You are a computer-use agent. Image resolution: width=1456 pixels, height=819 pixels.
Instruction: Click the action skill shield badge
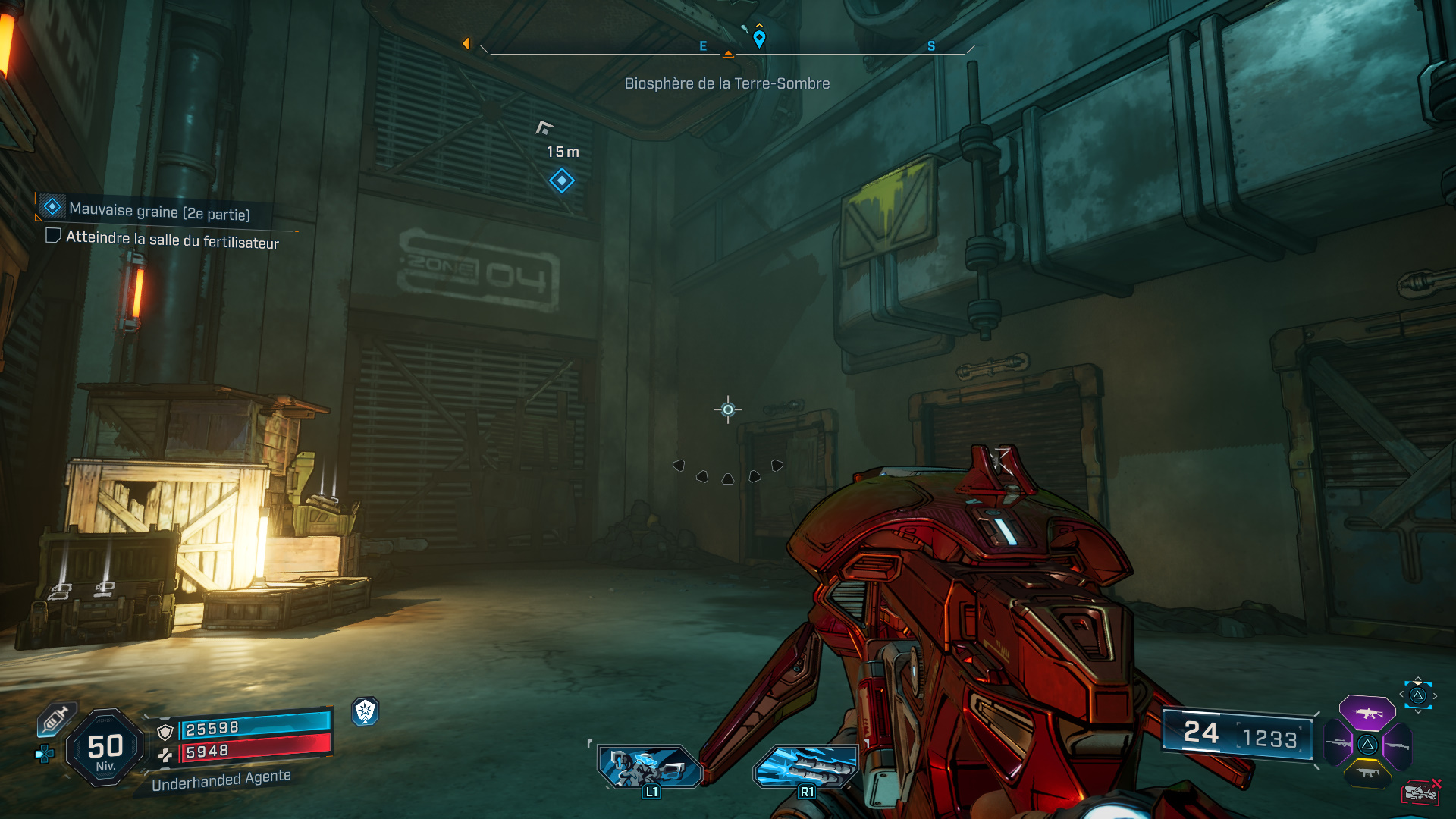click(x=366, y=713)
